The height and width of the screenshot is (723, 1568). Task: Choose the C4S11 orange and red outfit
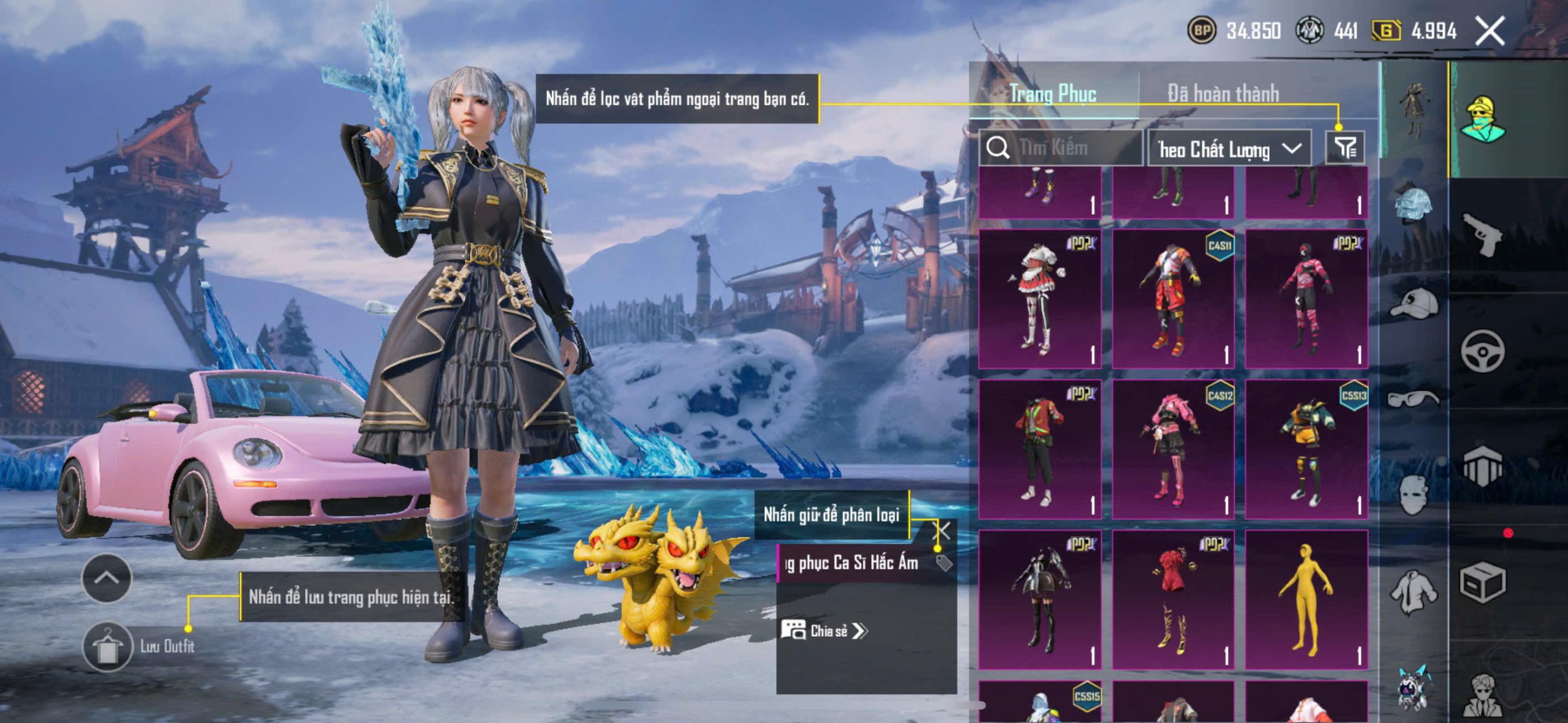pos(1172,299)
